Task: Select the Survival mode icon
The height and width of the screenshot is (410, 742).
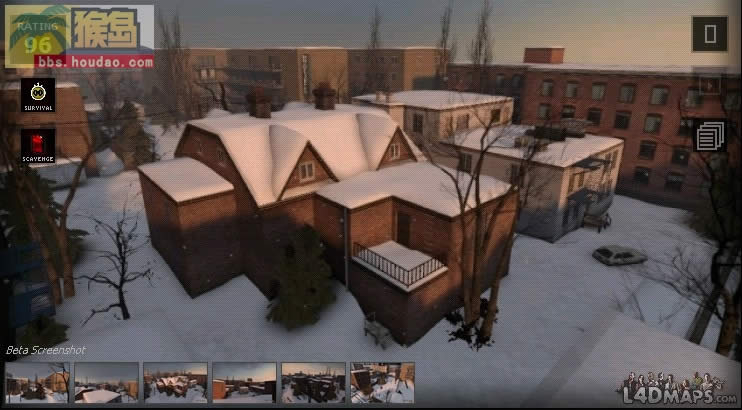Action: point(38,95)
